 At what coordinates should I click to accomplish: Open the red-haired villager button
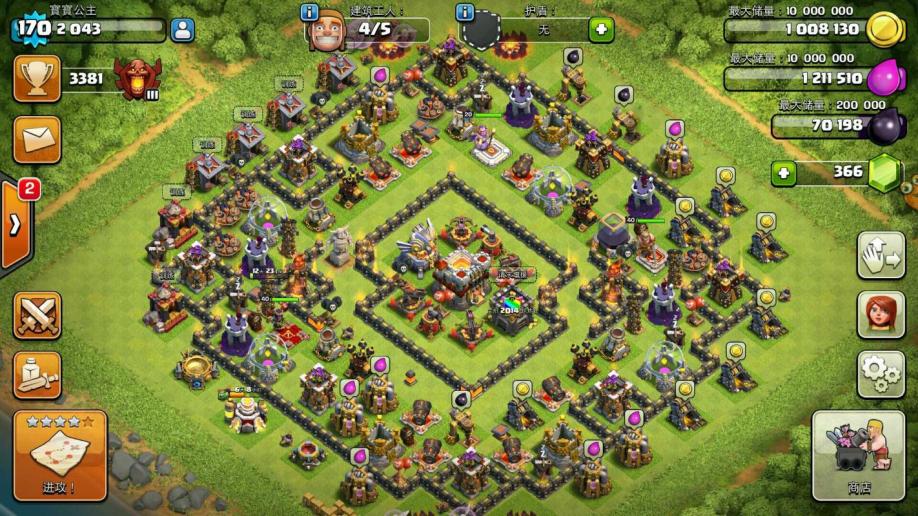(880, 315)
